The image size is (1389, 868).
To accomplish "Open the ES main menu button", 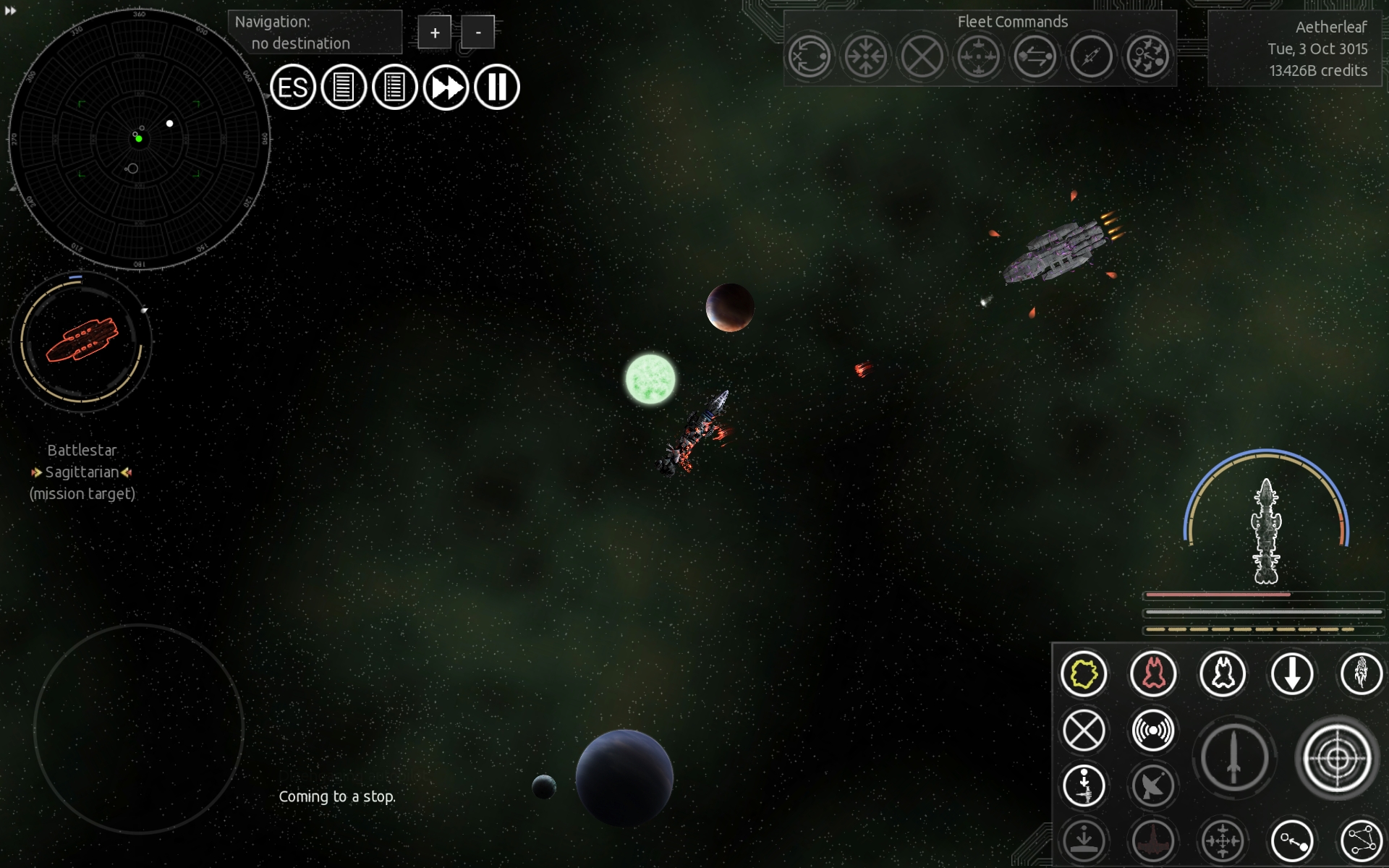I will (x=293, y=88).
